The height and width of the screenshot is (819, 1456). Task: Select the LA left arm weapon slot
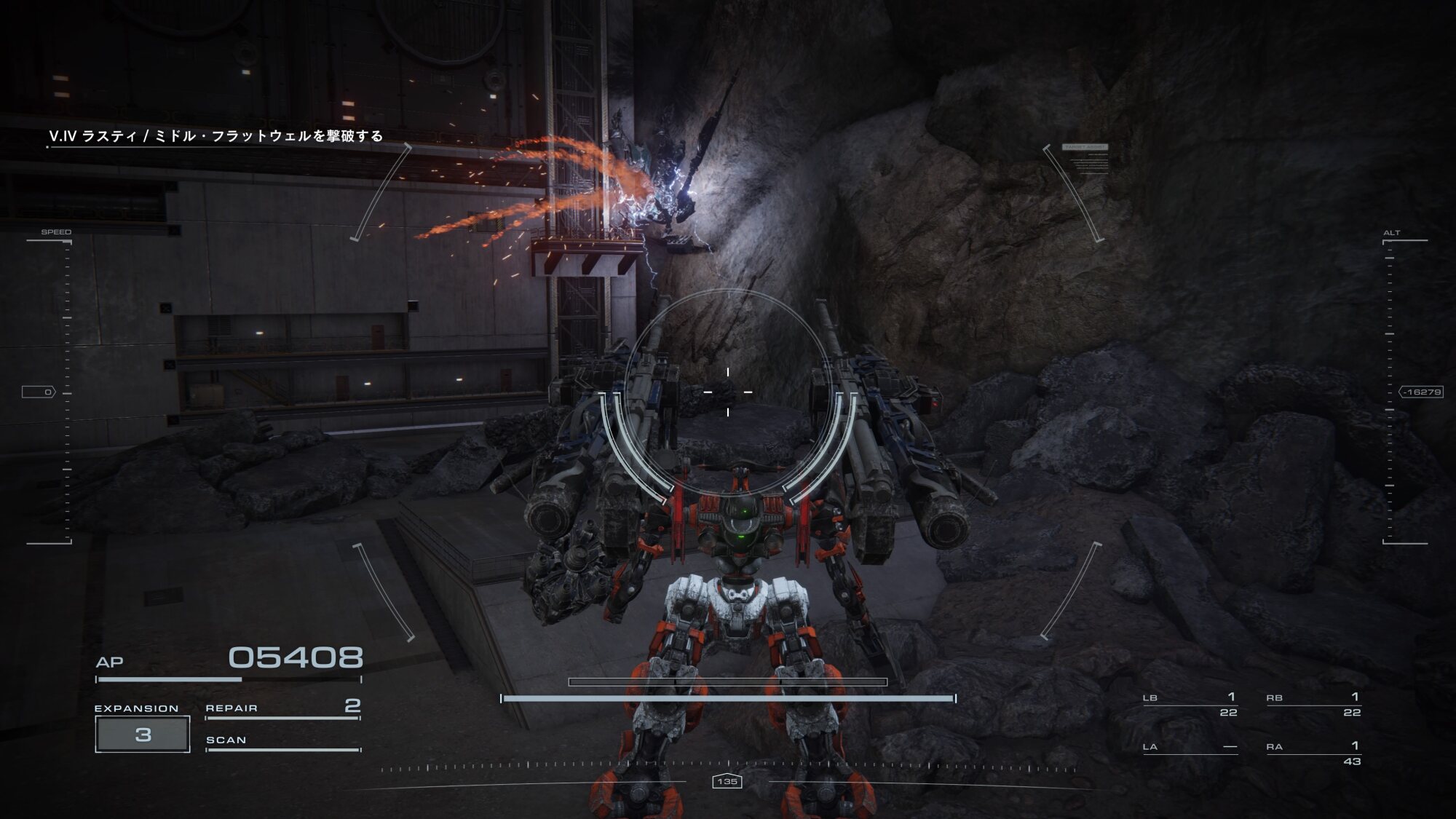[1190, 748]
